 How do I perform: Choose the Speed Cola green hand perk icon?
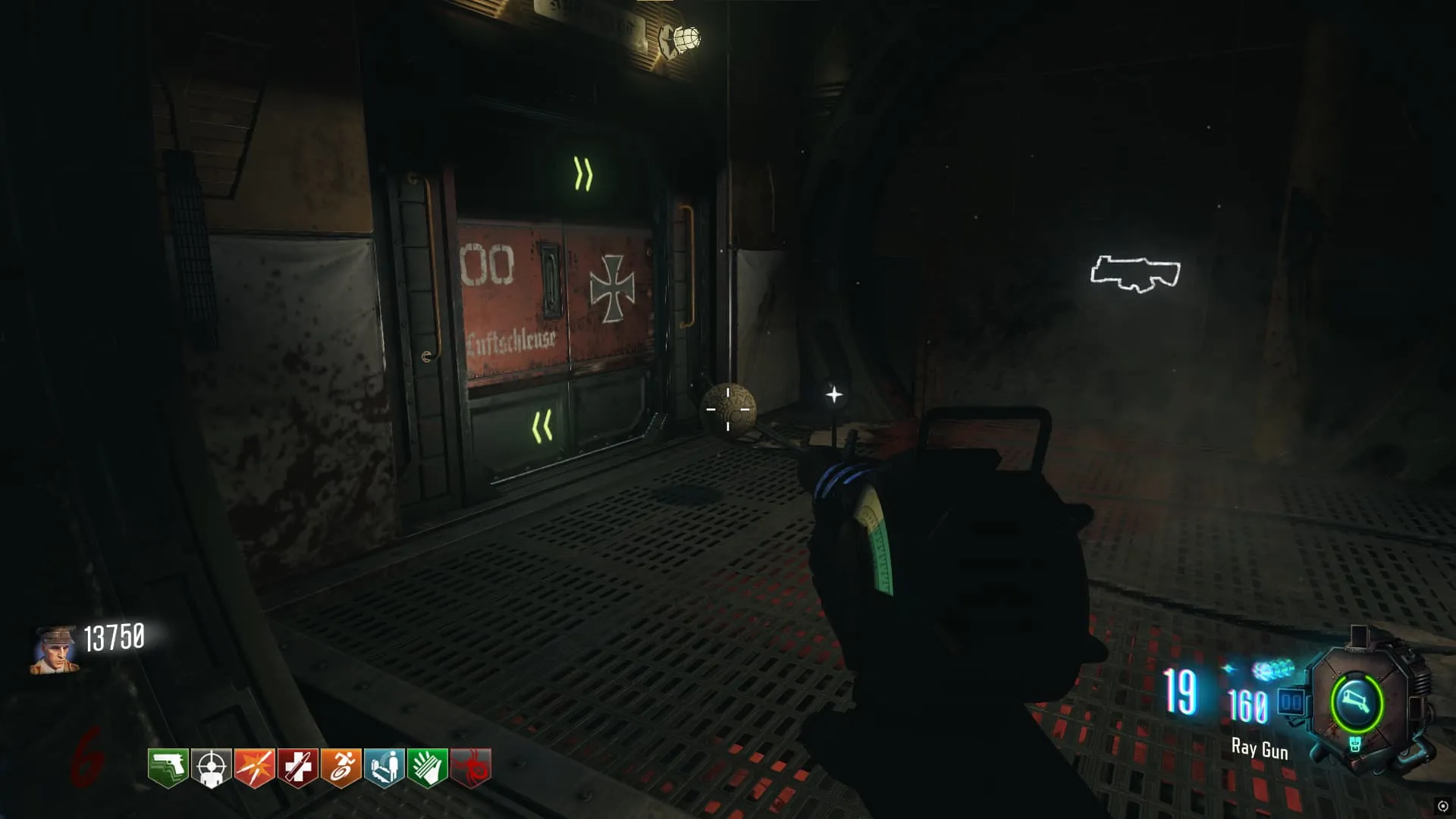(x=427, y=768)
